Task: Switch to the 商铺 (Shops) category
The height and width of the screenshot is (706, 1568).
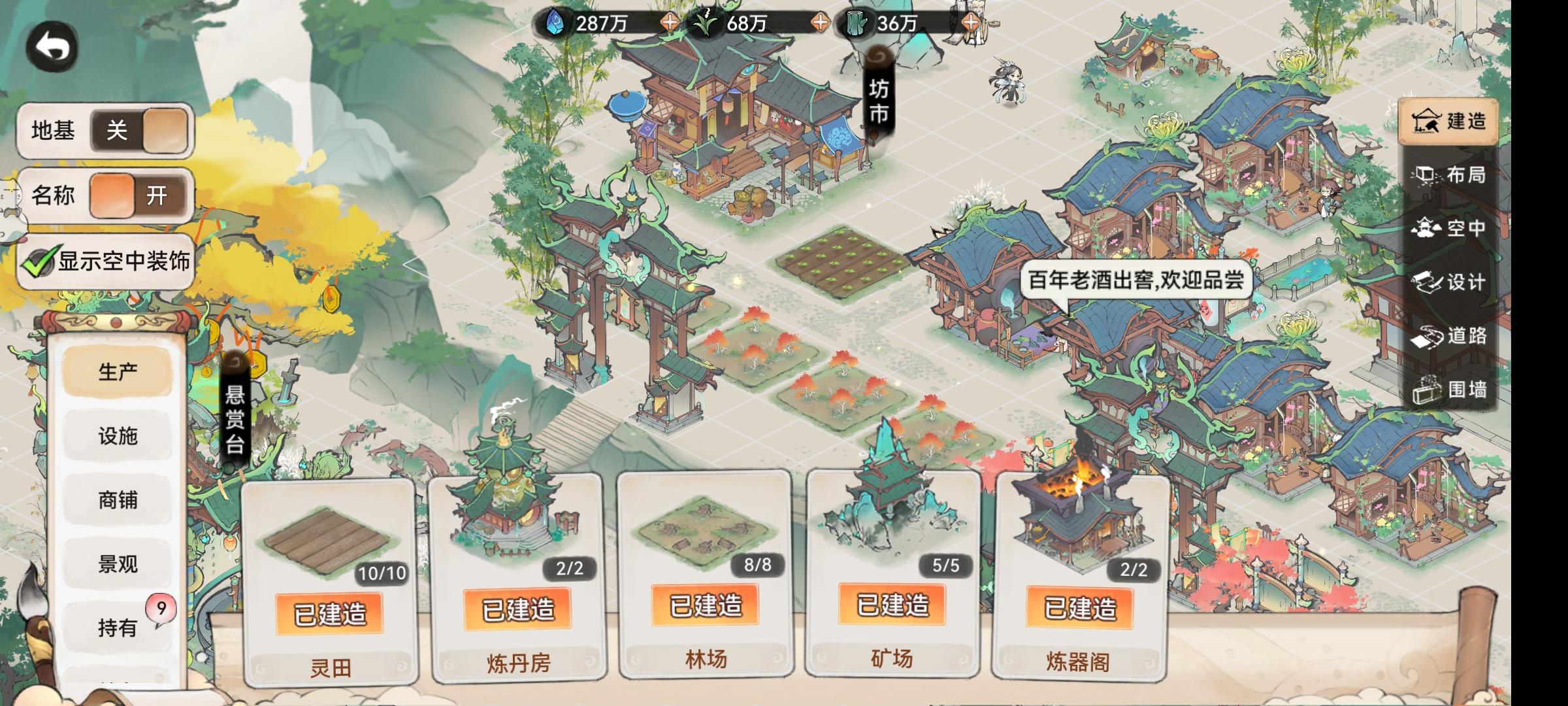Action: click(x=118, y=499)
